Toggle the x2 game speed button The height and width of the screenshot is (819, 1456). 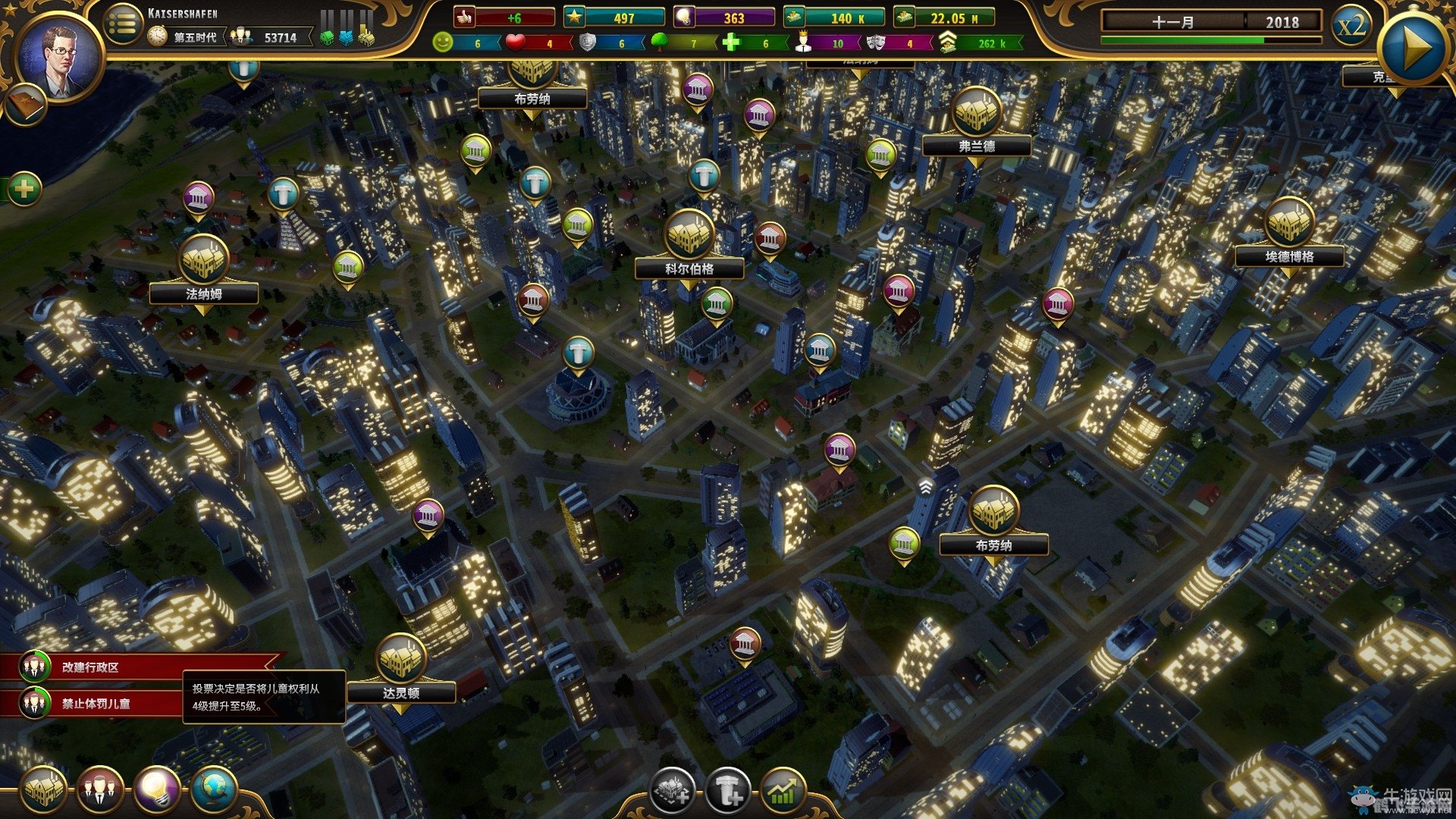point(1351,27)
